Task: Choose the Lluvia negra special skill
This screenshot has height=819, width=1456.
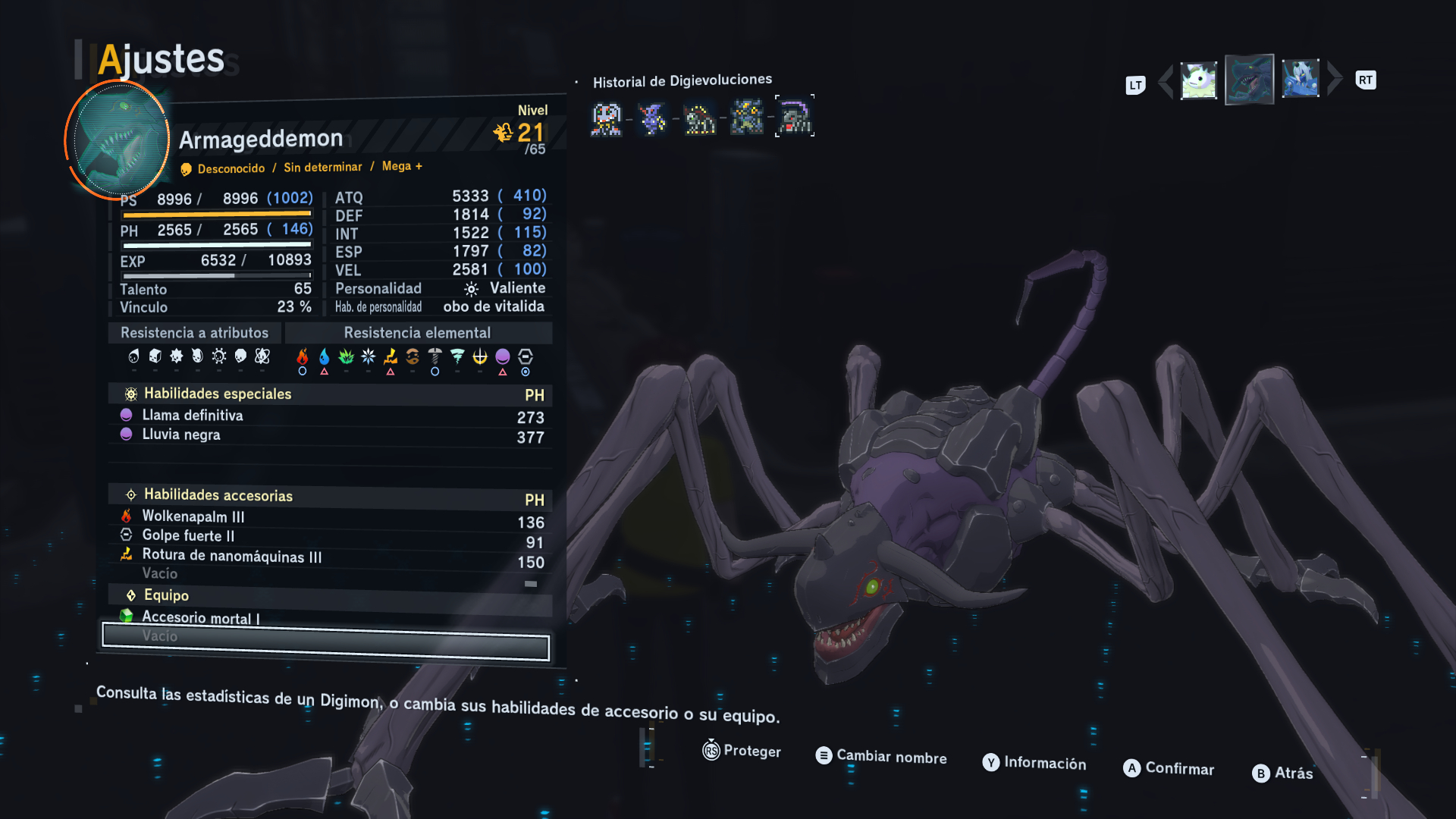Action: pyautogui.click(x=181, y=435)
